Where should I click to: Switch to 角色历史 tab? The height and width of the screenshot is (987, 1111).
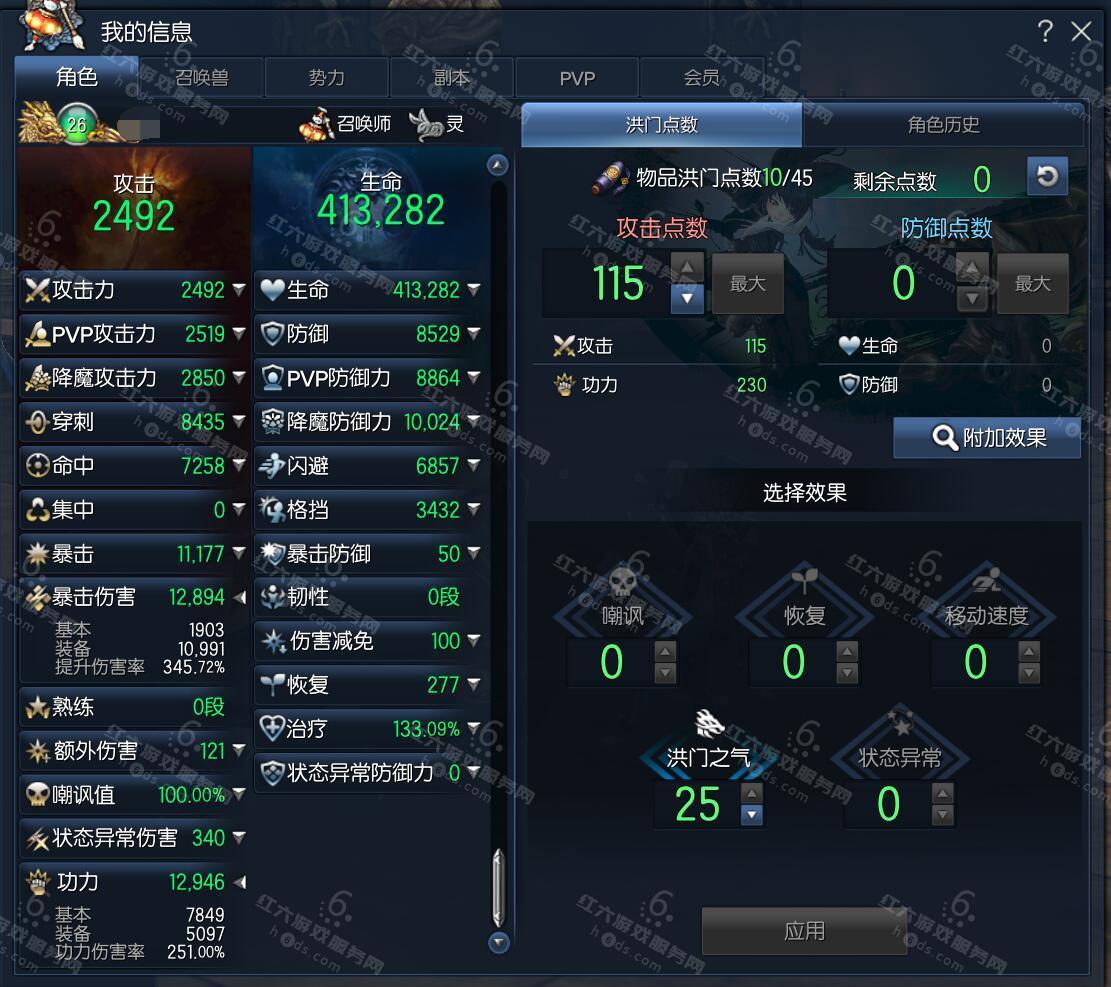[x=943, y=125]
